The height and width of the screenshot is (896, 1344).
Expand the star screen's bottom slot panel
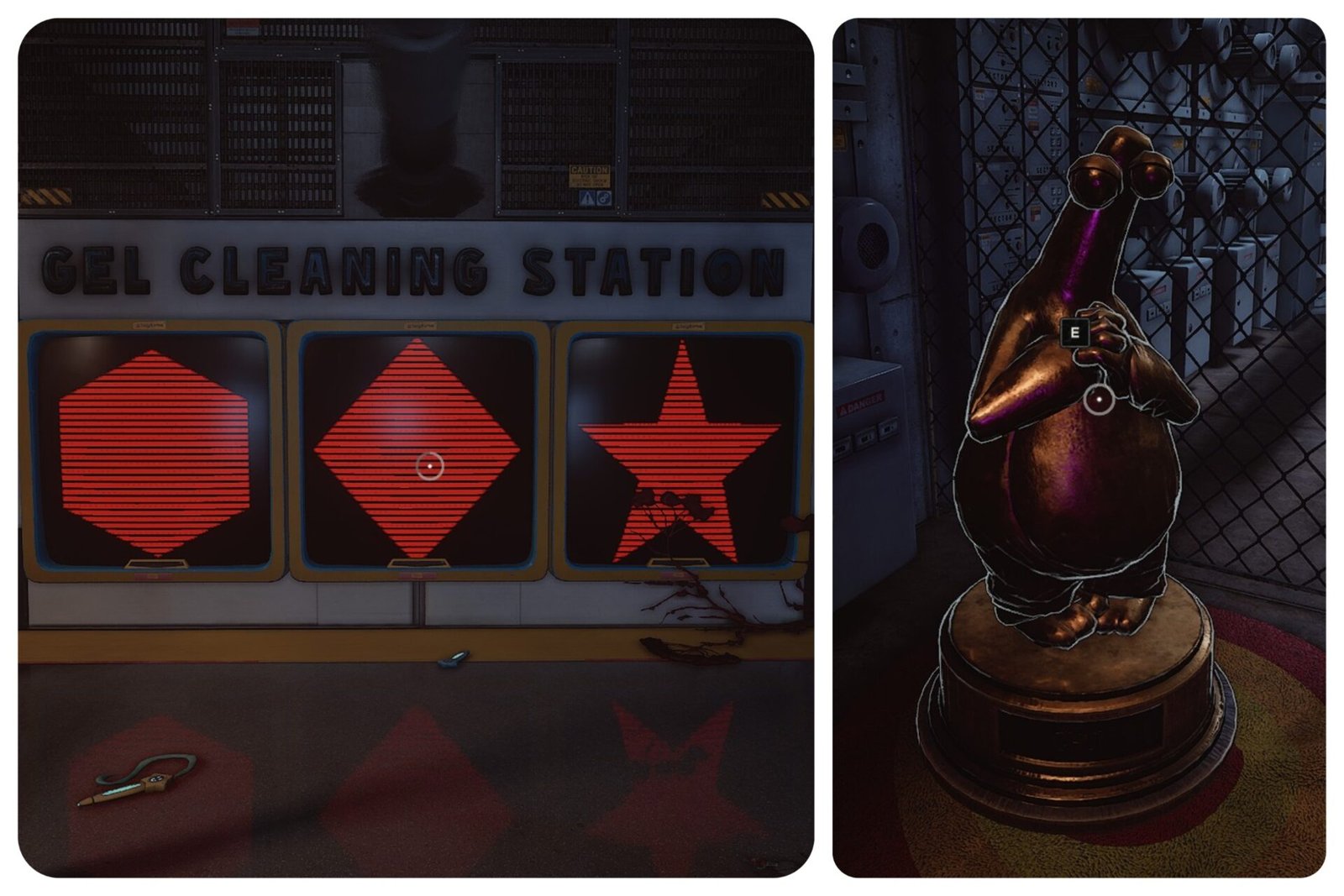pyautogui.click(x=679, y=561)
